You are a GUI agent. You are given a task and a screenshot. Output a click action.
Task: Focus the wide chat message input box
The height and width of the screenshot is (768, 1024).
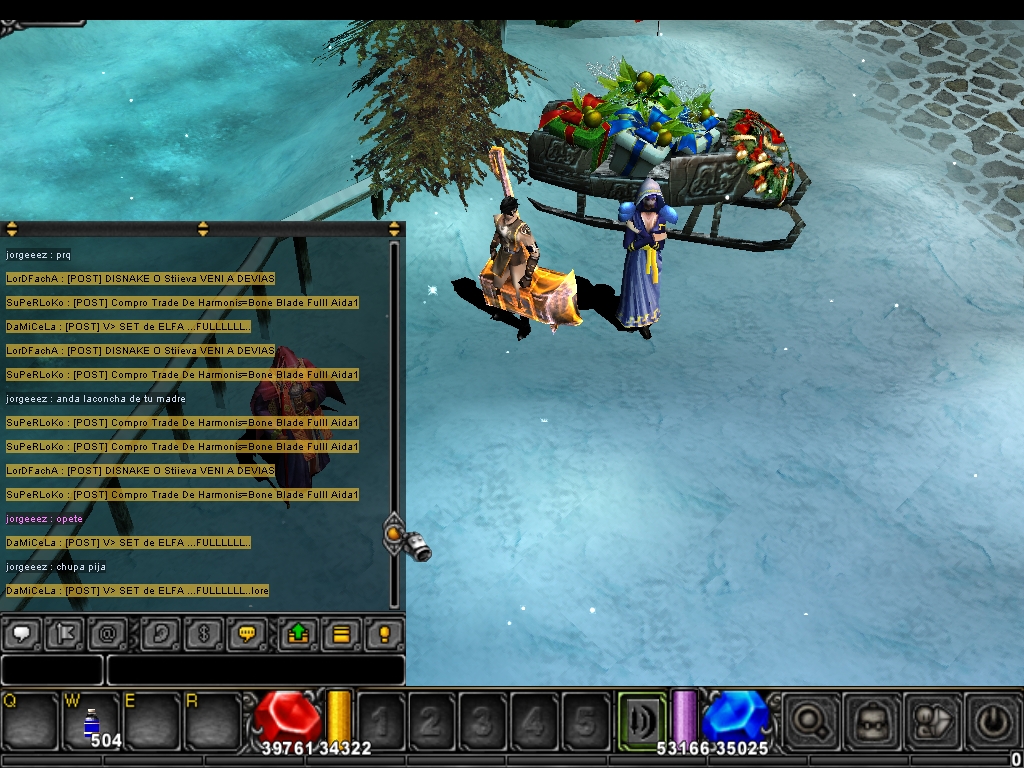coord(256,670)
